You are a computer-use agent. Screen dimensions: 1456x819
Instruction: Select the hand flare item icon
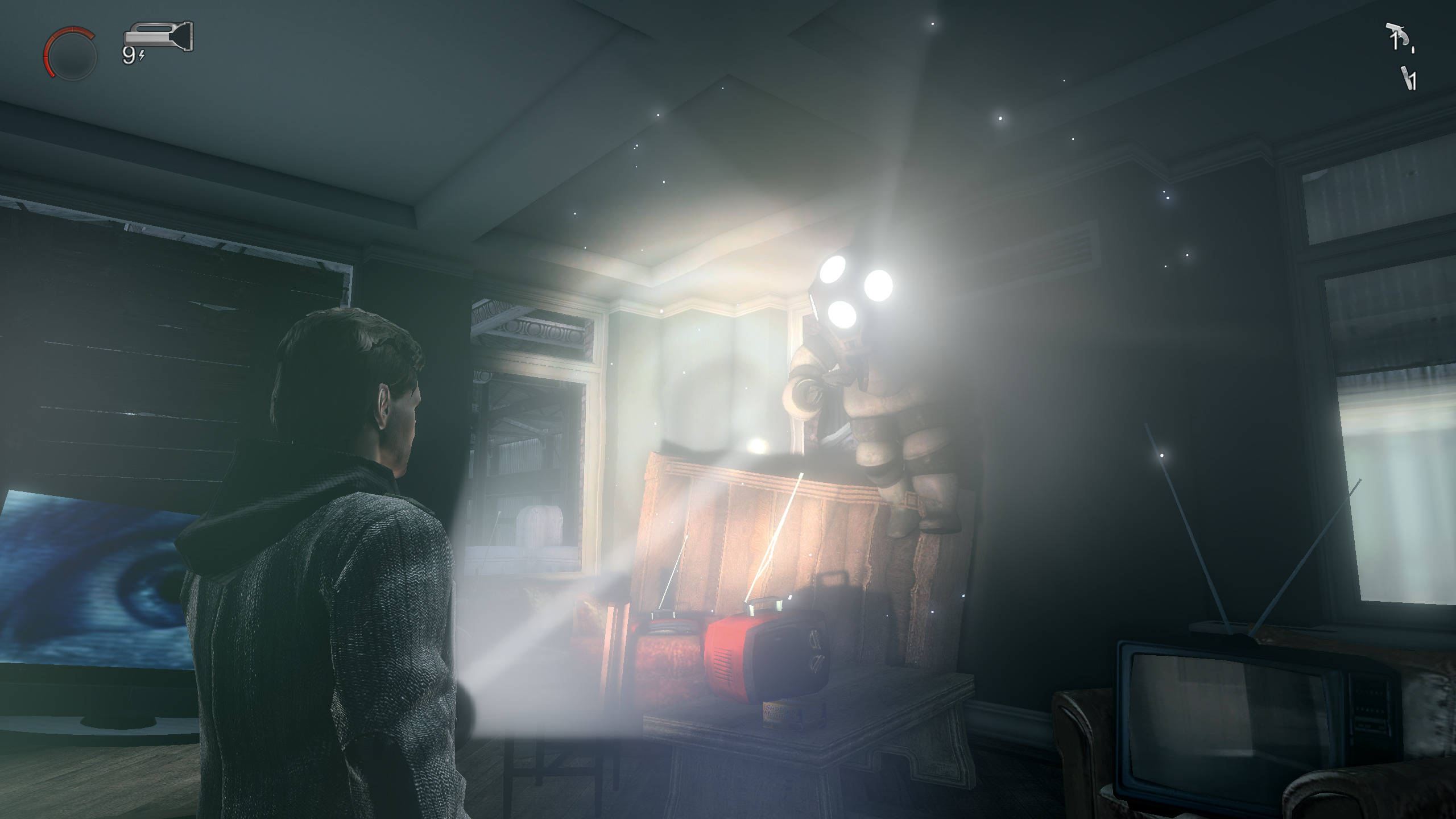(1406, 78)
